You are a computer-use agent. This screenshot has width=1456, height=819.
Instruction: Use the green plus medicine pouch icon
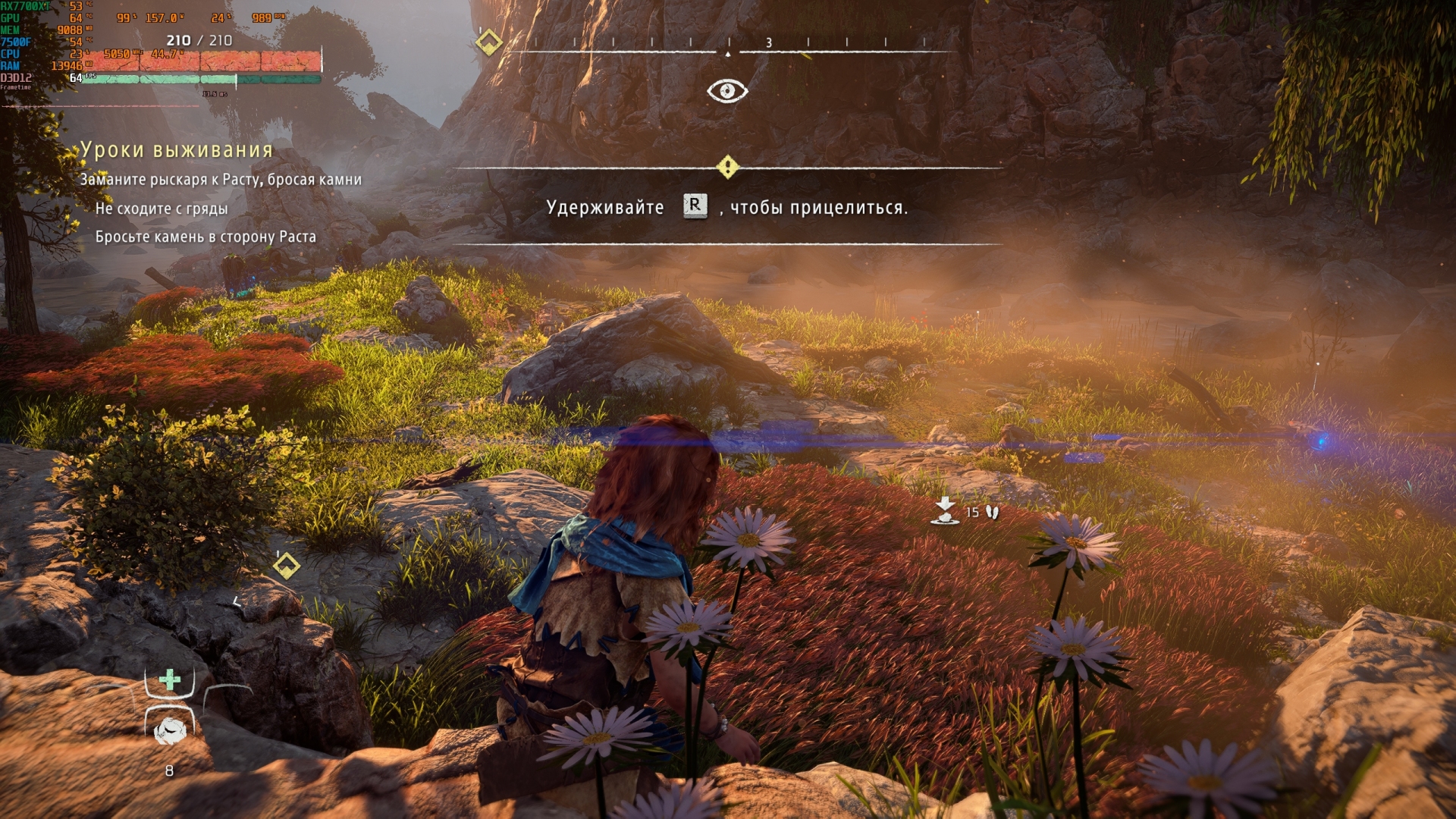170,679
